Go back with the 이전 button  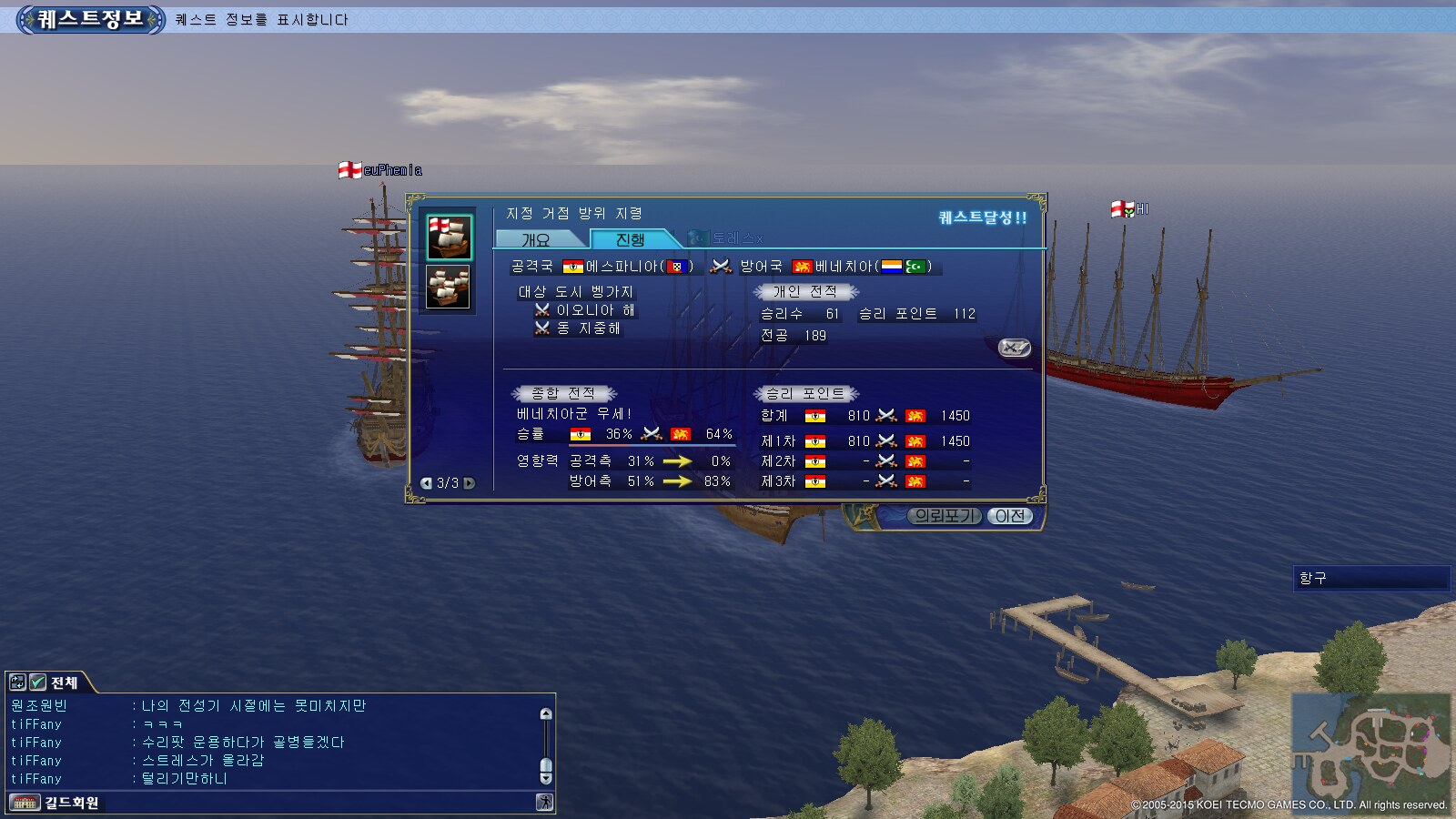(x=1009, y=516)
